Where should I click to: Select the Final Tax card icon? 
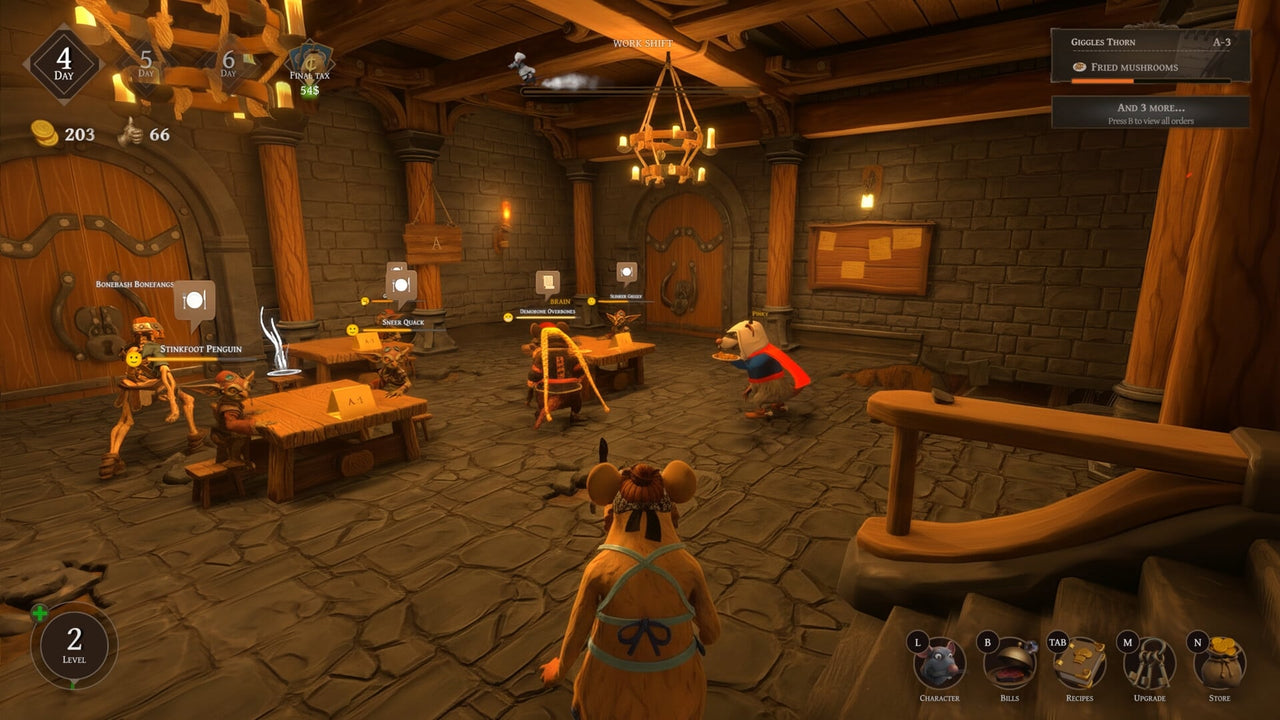[x=312, y=62]
